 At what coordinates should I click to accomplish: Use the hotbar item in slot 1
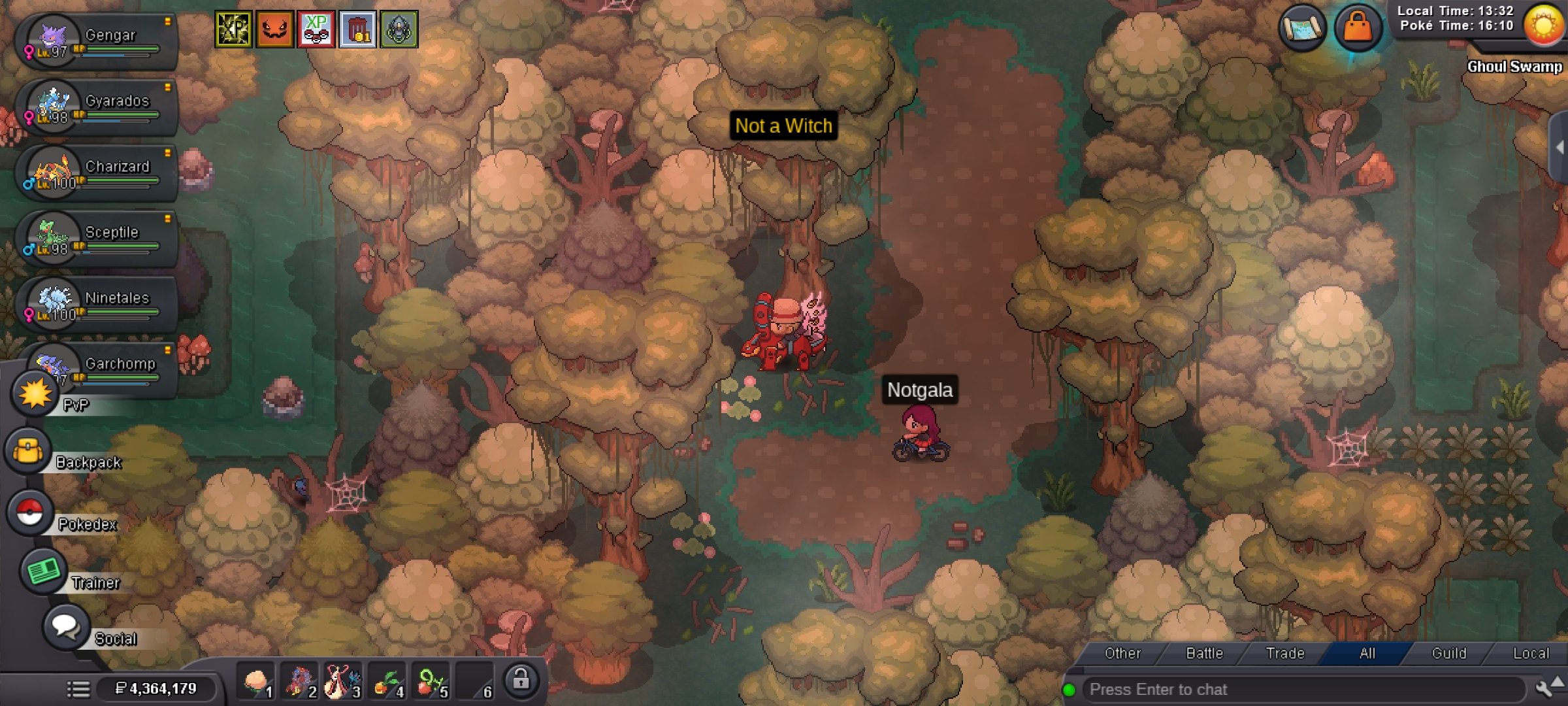click(257, 682)
